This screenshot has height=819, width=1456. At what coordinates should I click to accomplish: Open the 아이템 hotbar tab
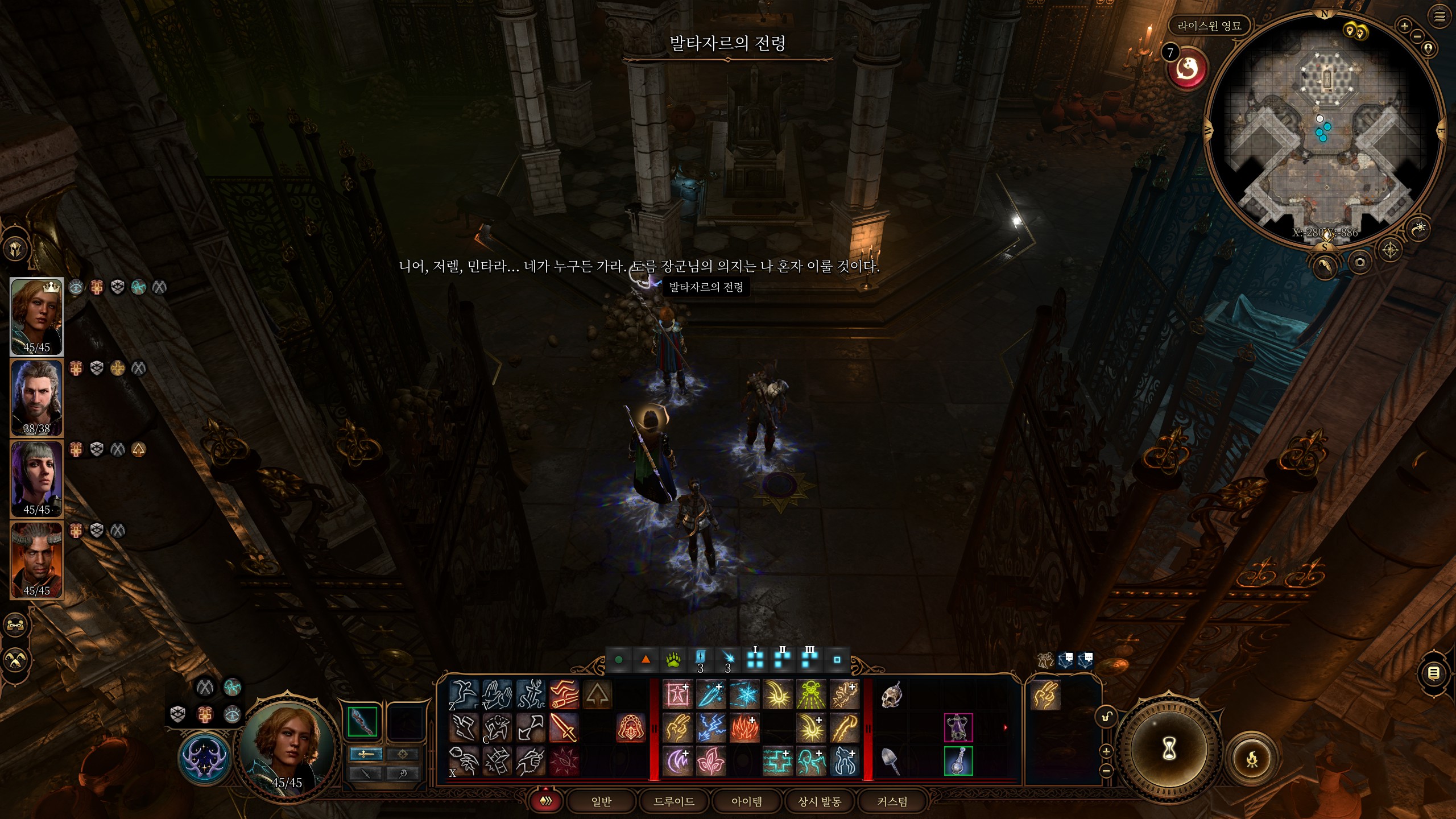746,801
